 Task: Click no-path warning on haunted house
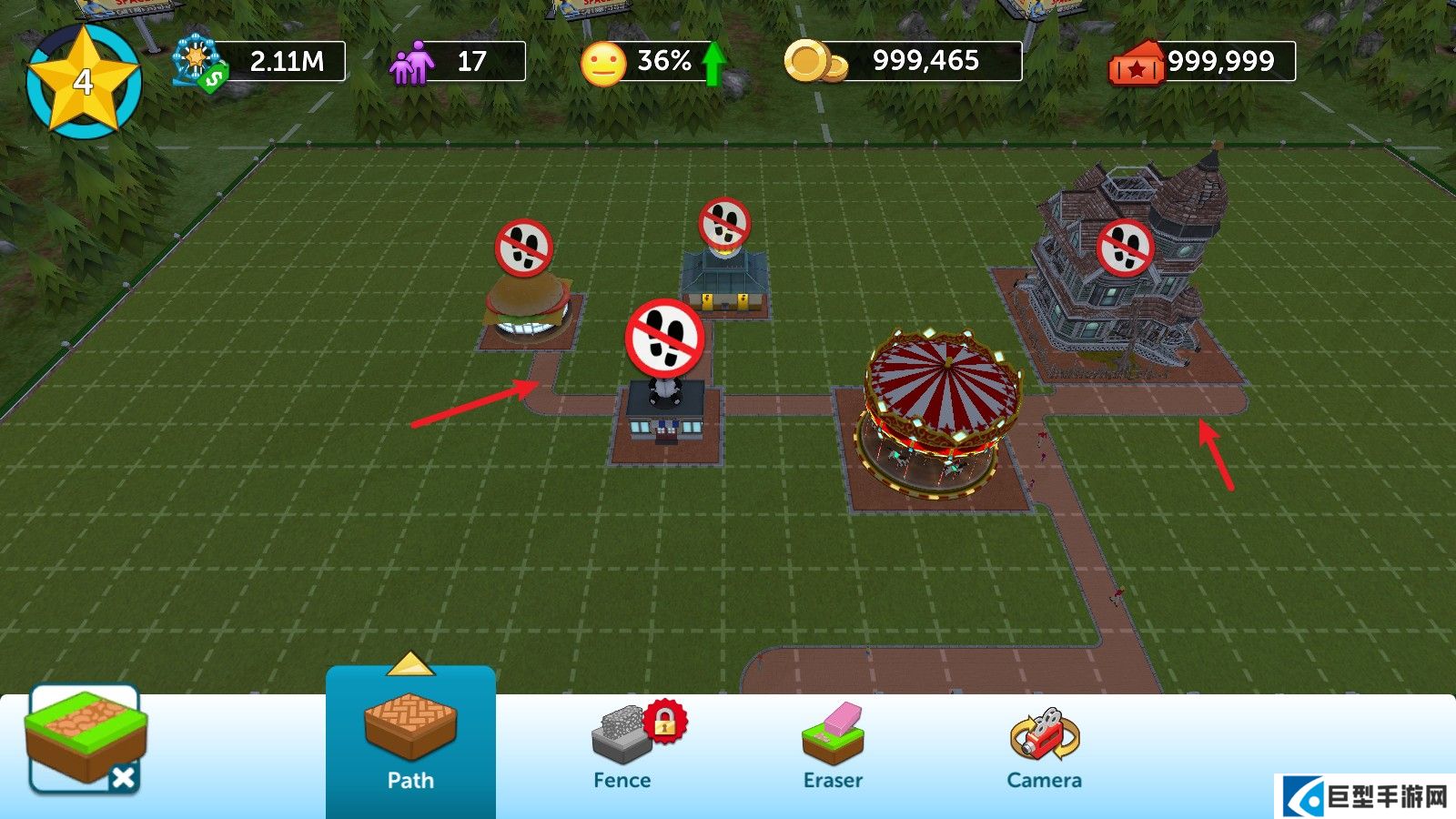click(x=1126, y=248)
